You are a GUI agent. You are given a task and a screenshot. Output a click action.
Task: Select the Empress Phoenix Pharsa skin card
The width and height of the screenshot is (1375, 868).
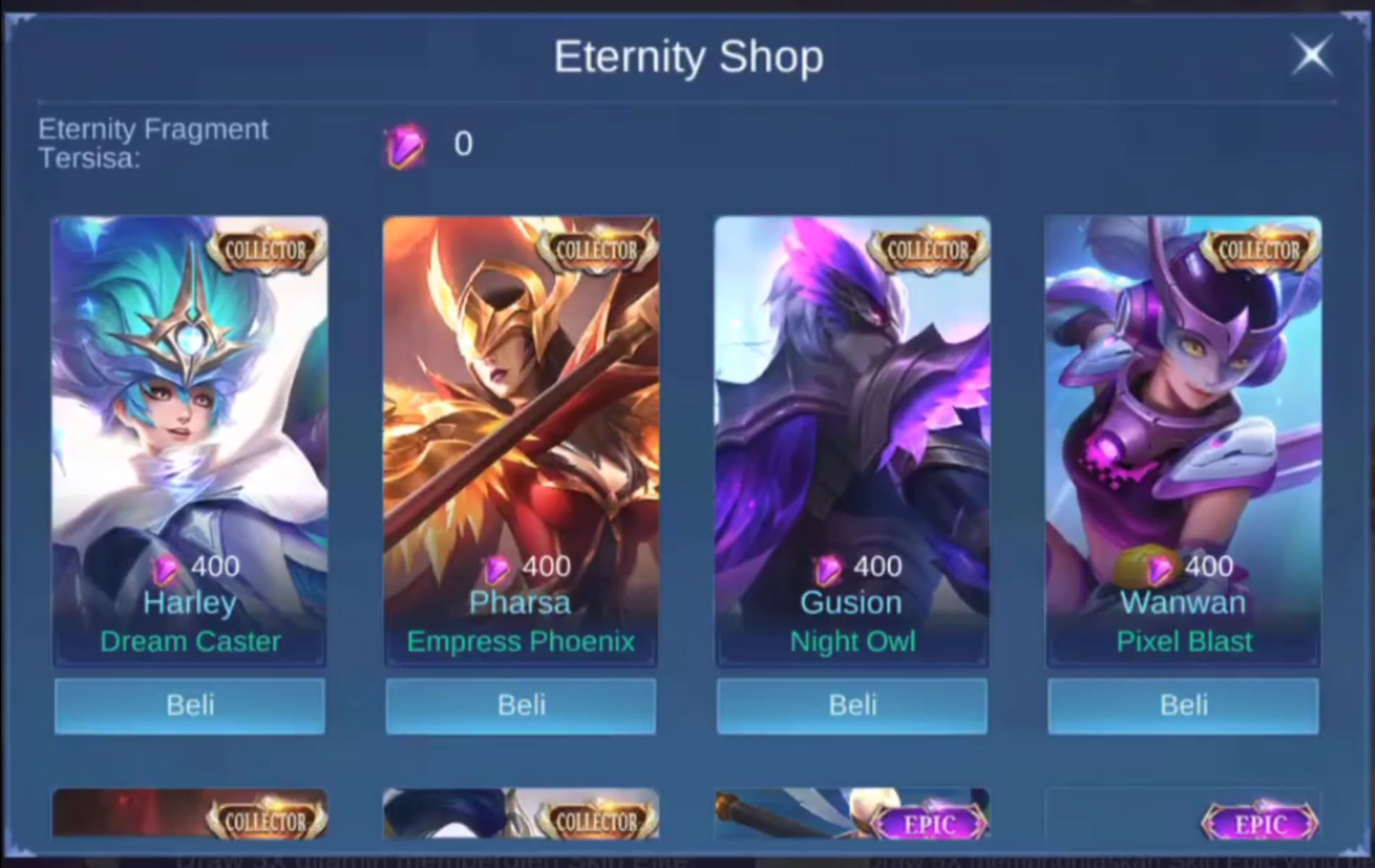click(x=520, y=434)
